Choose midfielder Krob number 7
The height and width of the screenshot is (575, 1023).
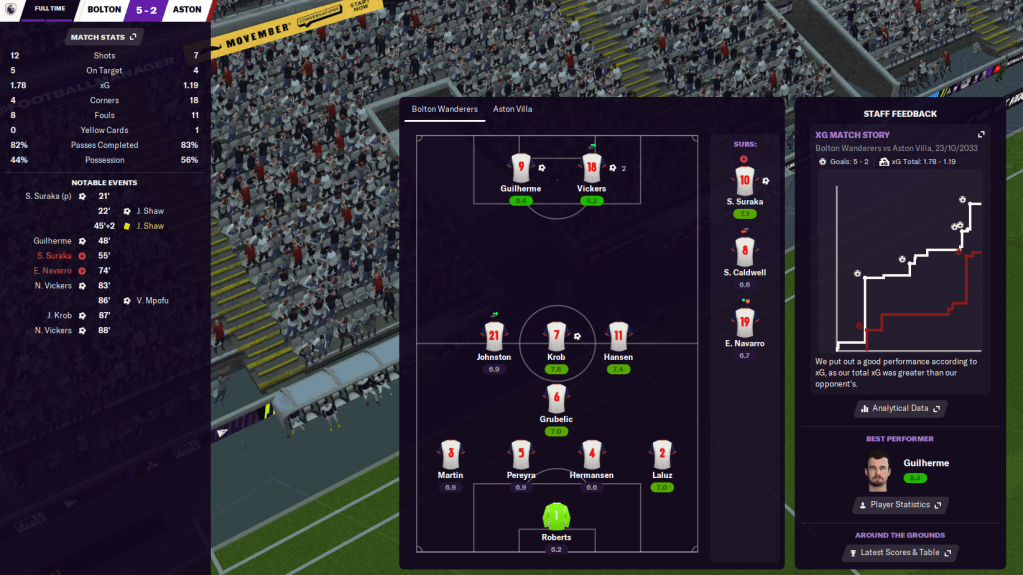click(556, 336)
